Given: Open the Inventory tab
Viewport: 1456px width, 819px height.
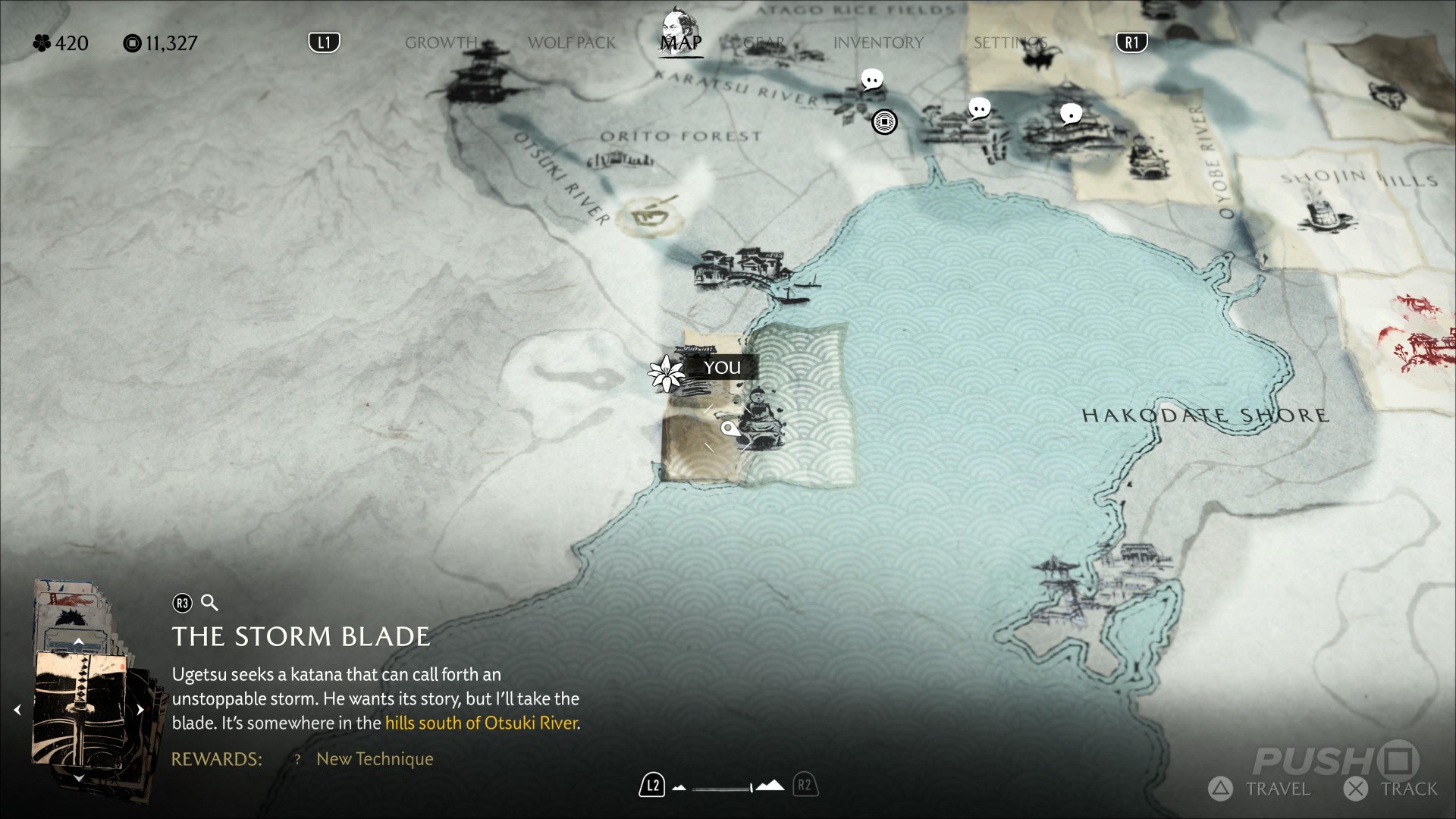Looking at the screenshot, I should point(878,42).
